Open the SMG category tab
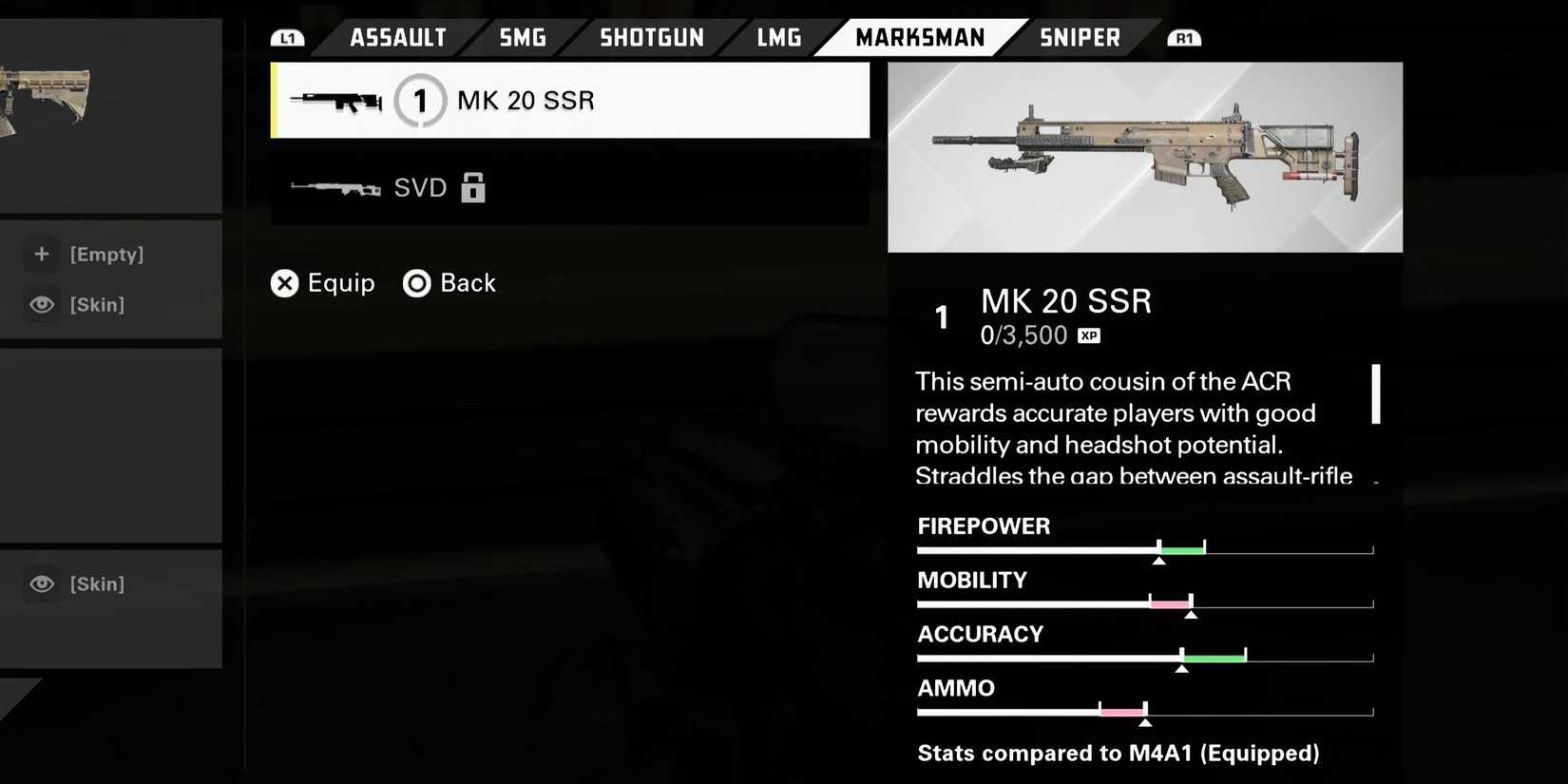1568x784 pixels. [523, 38]
